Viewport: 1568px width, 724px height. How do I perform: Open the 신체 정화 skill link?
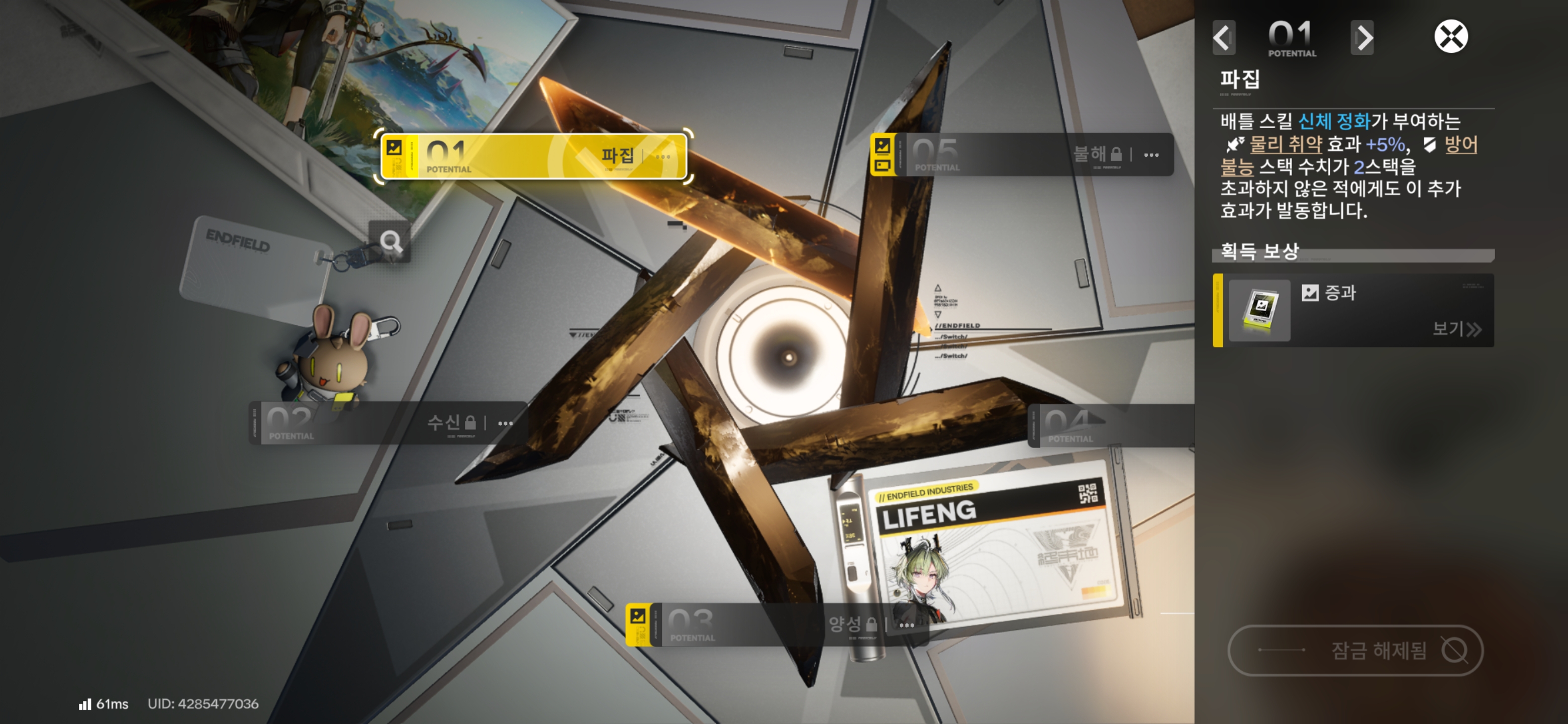1334,122
